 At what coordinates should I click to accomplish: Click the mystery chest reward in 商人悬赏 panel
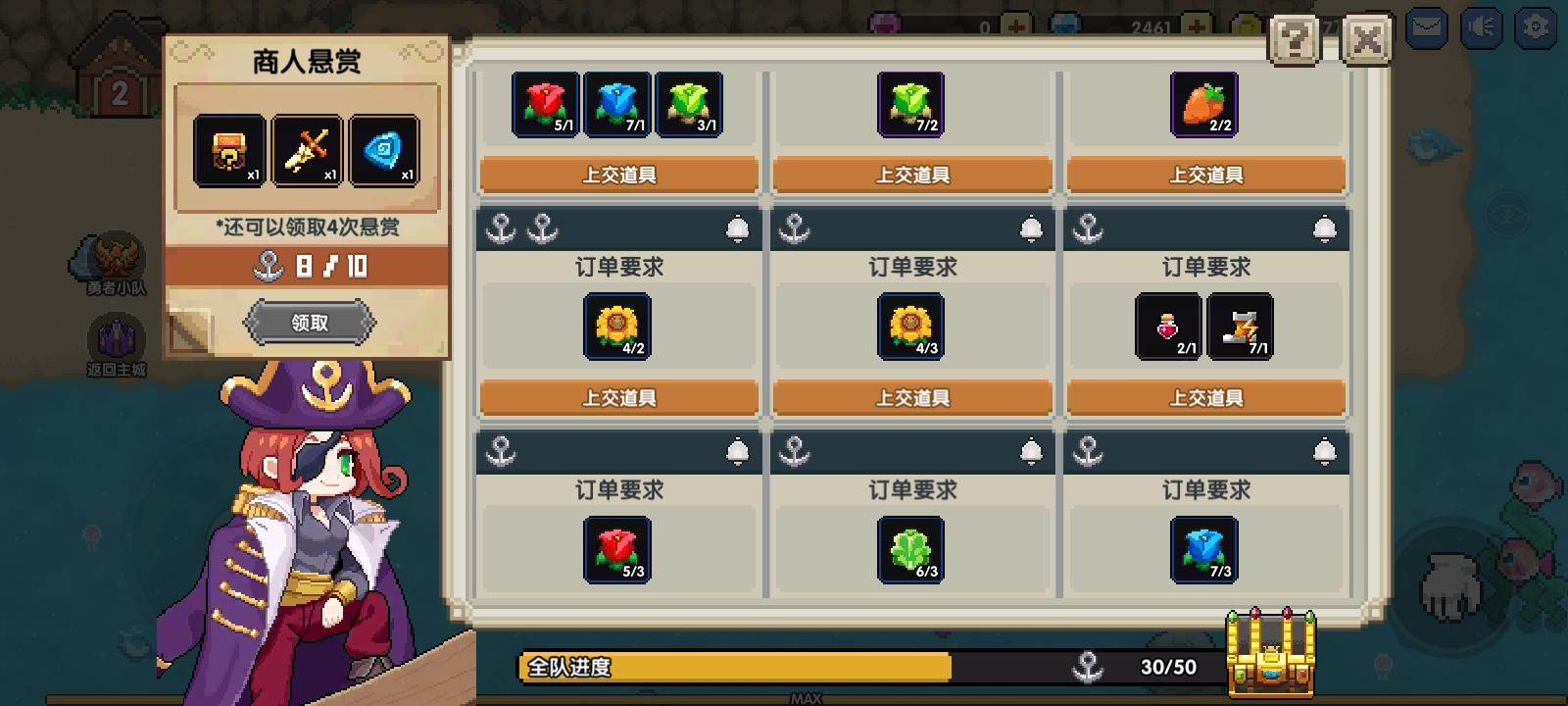[231, 148]
